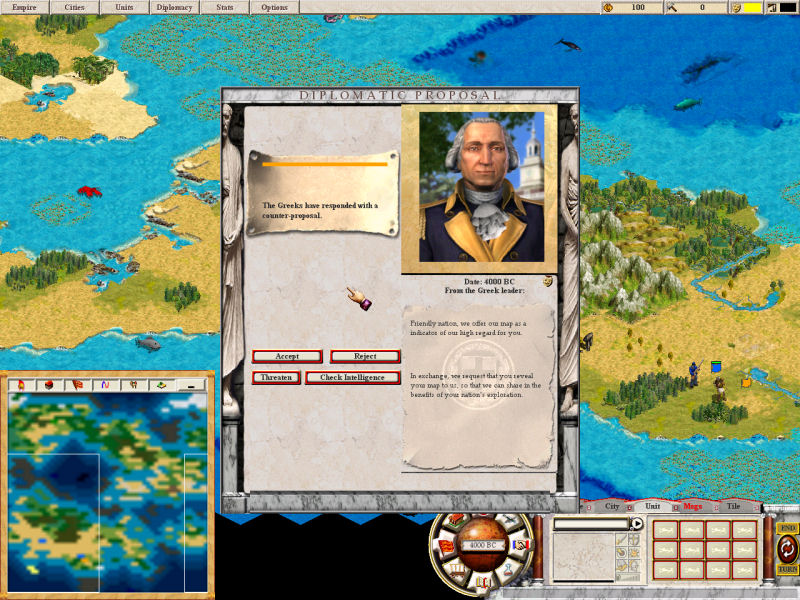Open the Diplomacy menu

click(174, 7)
